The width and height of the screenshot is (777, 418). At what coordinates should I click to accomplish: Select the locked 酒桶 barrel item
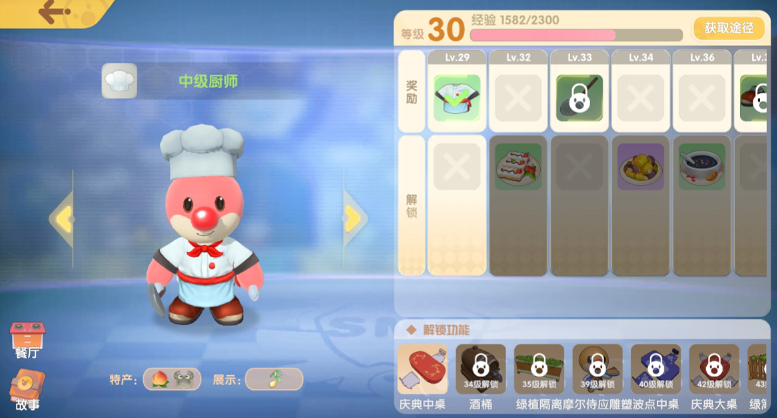pos(480,370)
